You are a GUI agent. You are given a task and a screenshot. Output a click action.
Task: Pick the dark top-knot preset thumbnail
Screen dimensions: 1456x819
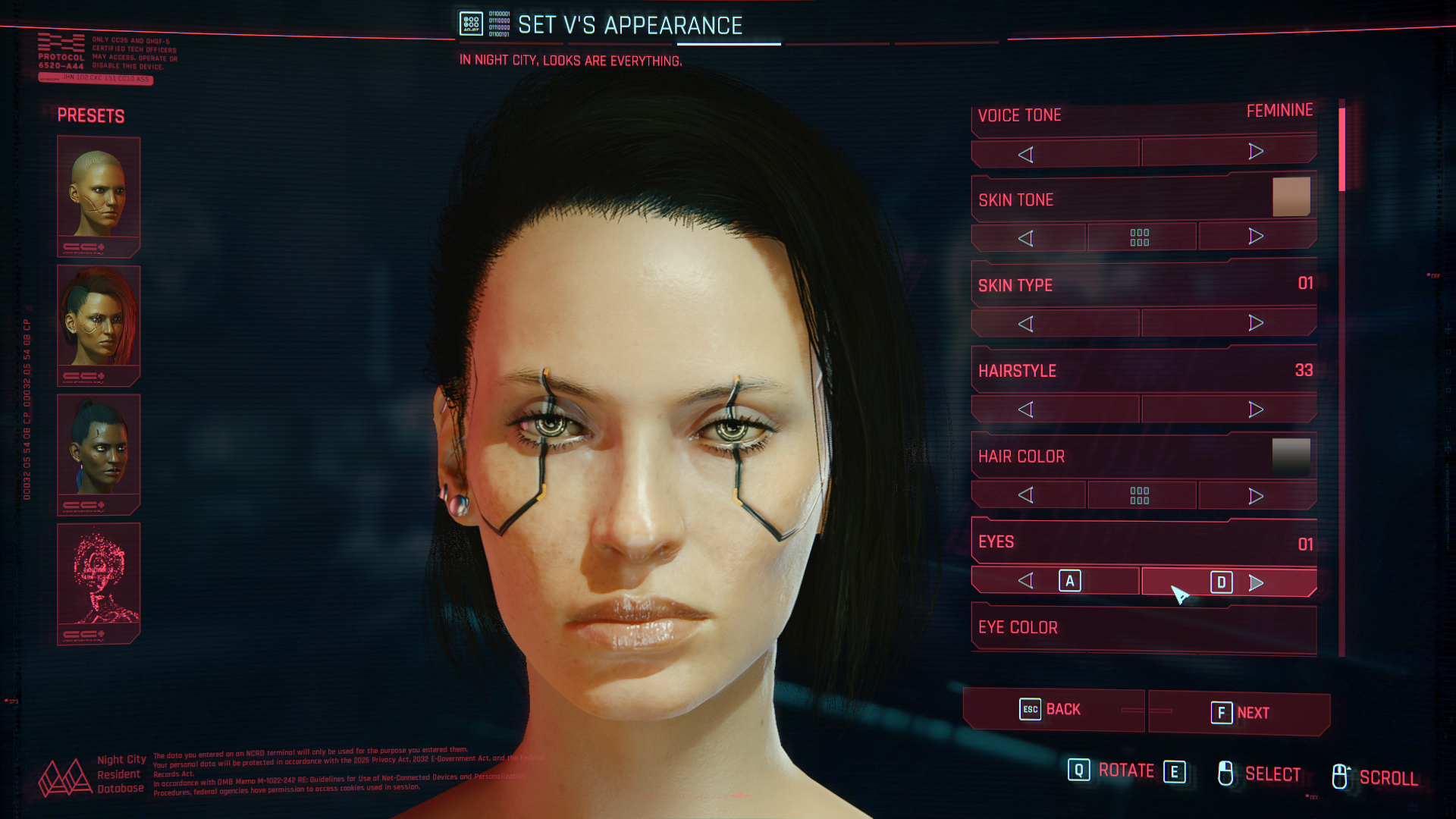click(99, 453)
